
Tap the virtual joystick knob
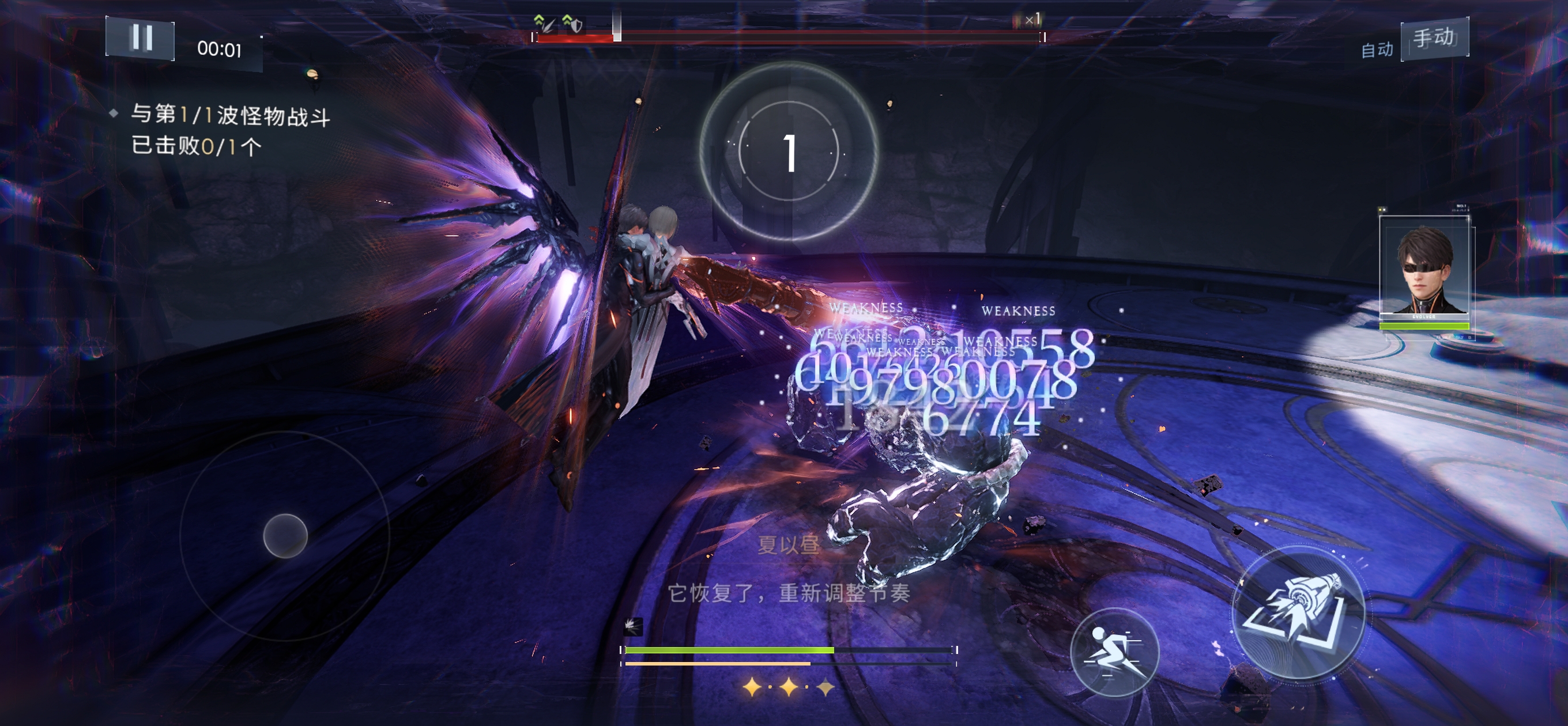[285, 535]
